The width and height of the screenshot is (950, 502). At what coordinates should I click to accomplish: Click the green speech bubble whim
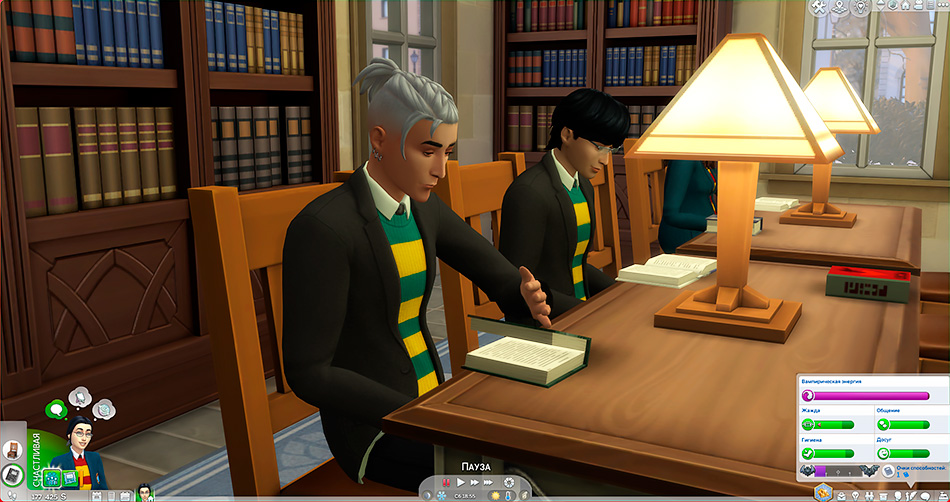coord(56,408)
